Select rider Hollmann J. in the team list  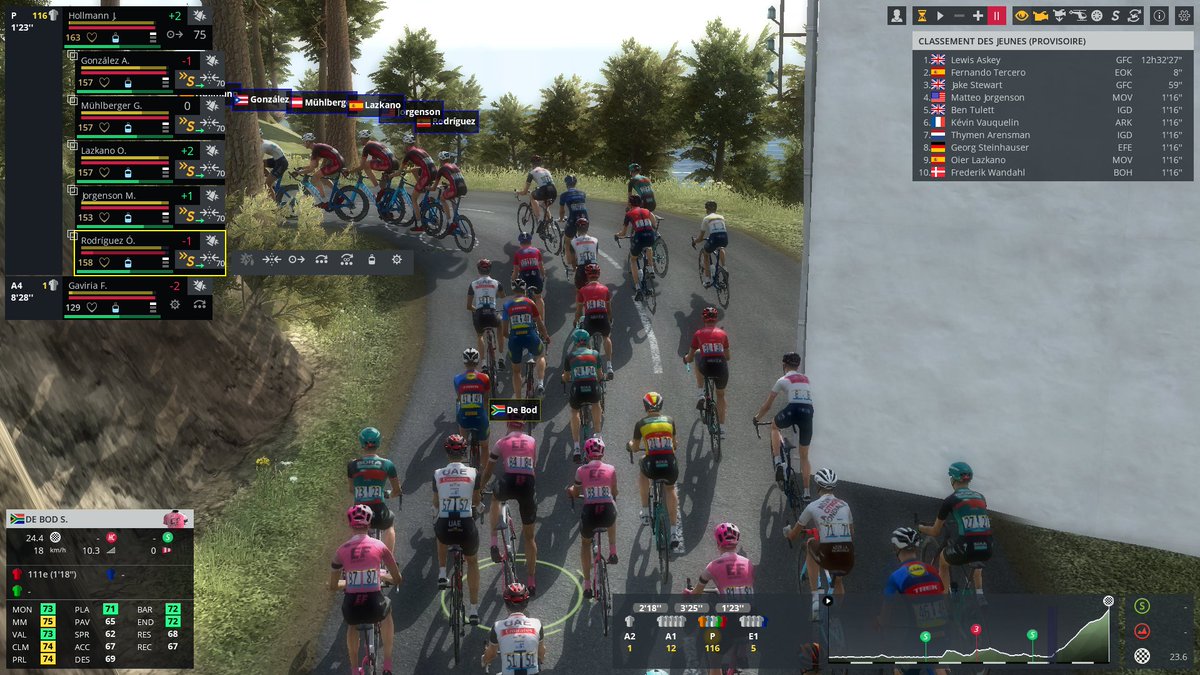tap(110, 17)
